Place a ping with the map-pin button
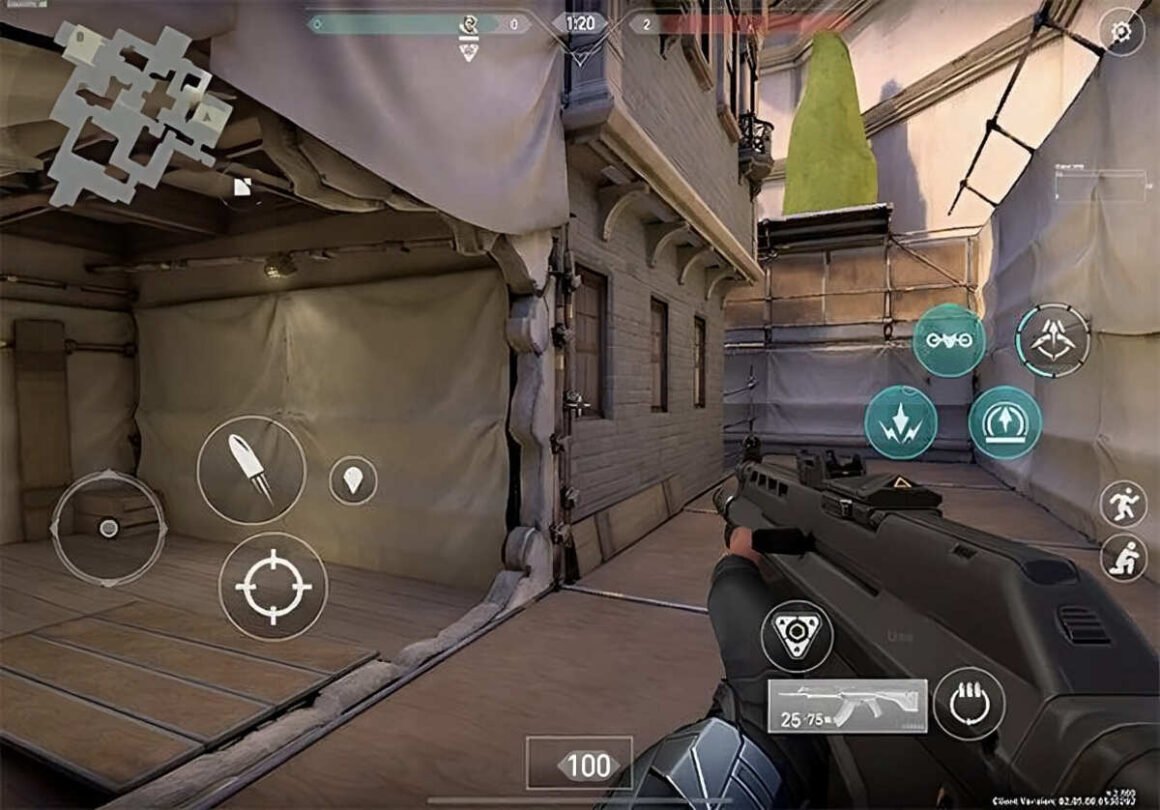Image resolution: width=1160 pixels, height=810 pixels. (353, 481)
